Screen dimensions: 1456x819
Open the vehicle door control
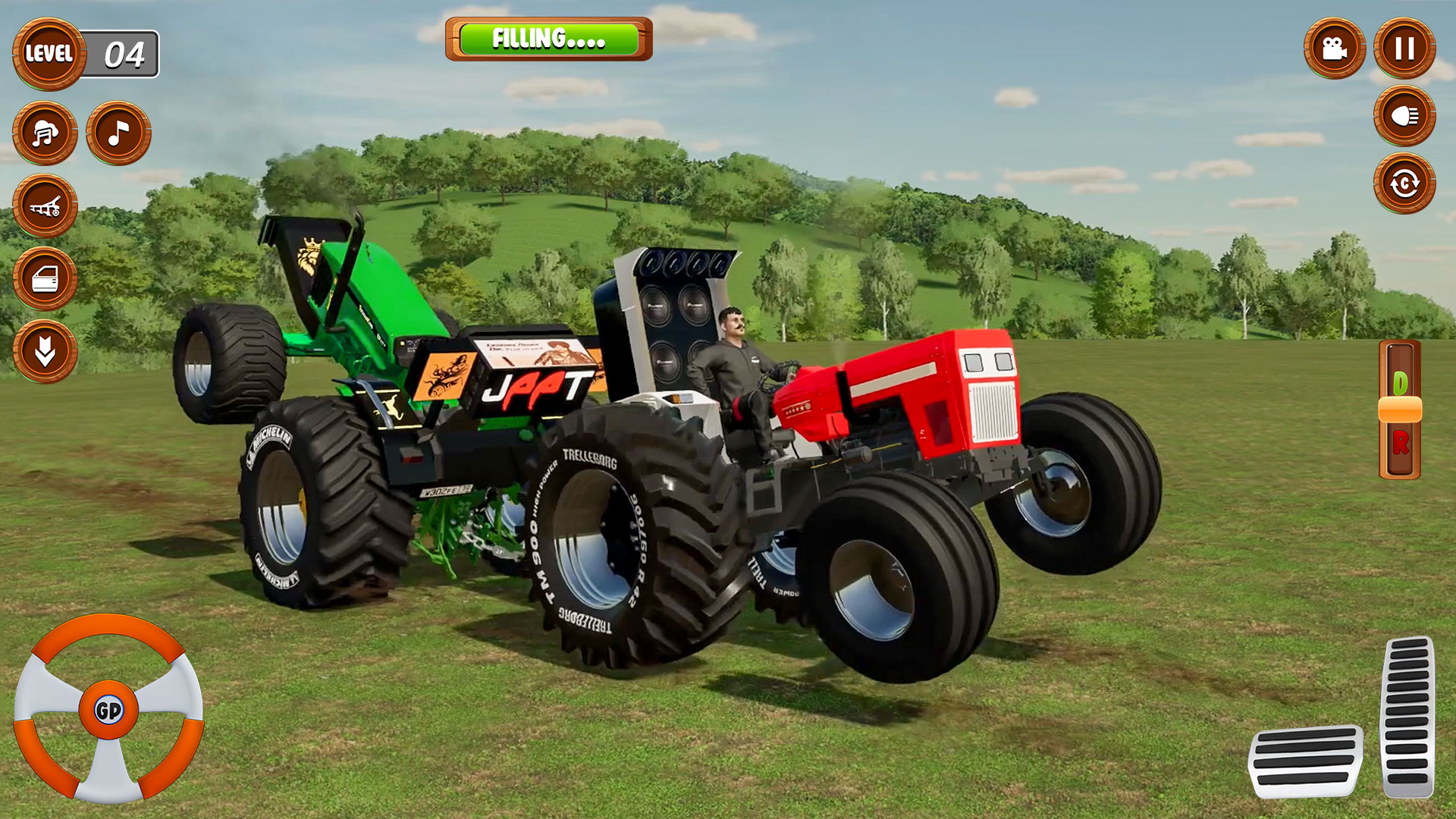click(45, 279)
